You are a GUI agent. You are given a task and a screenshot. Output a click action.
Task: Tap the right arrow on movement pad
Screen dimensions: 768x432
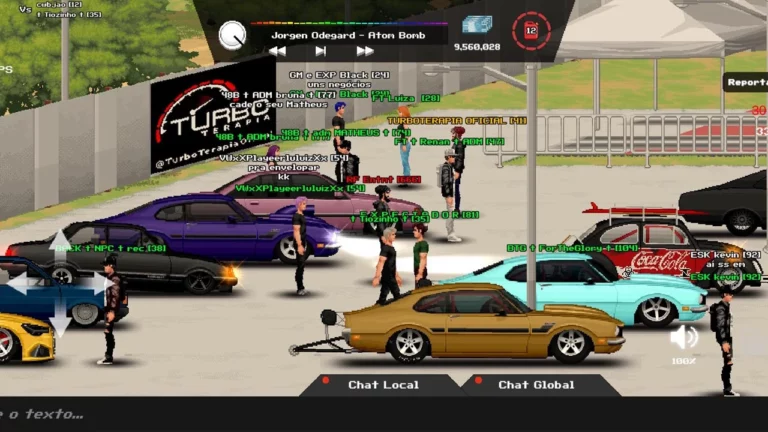point(100,284)
